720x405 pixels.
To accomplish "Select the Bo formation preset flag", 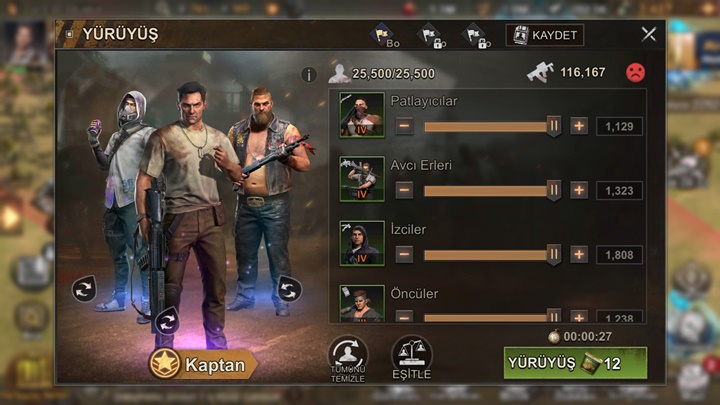I will pos(386,36).
